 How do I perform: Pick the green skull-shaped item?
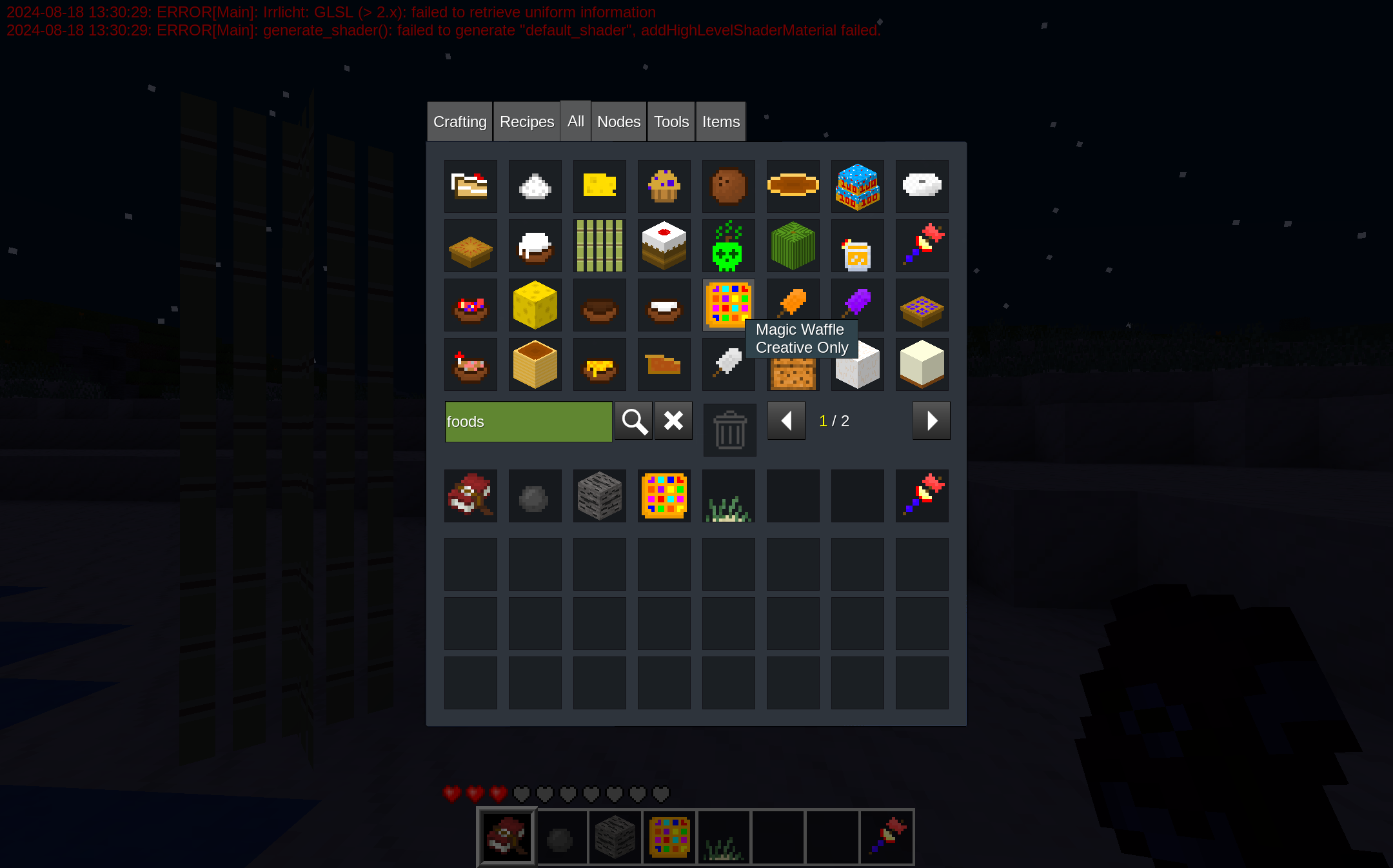click(x=728, y=246)
